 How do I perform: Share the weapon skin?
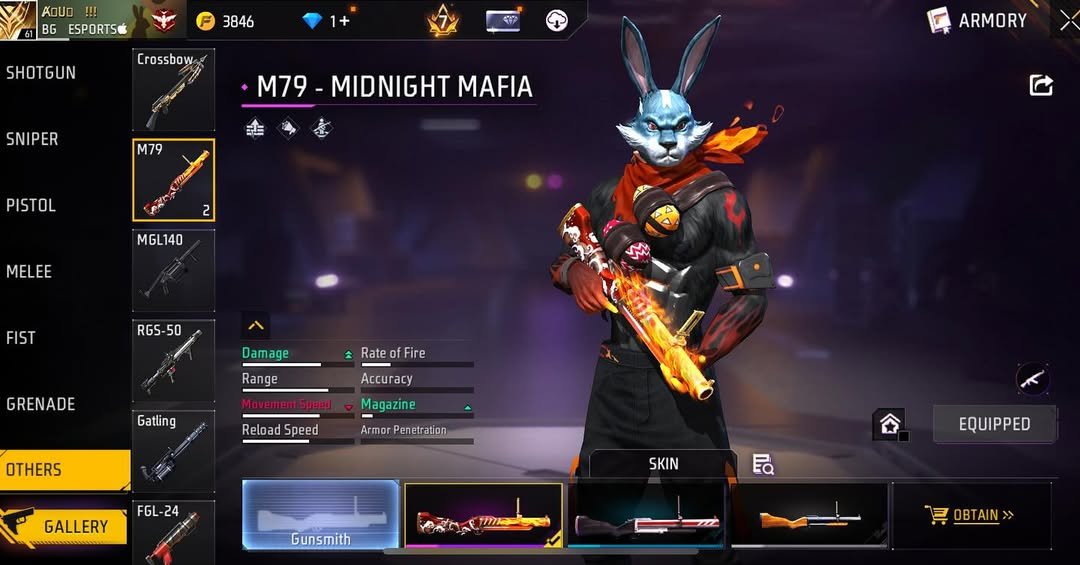point(1041,86)
